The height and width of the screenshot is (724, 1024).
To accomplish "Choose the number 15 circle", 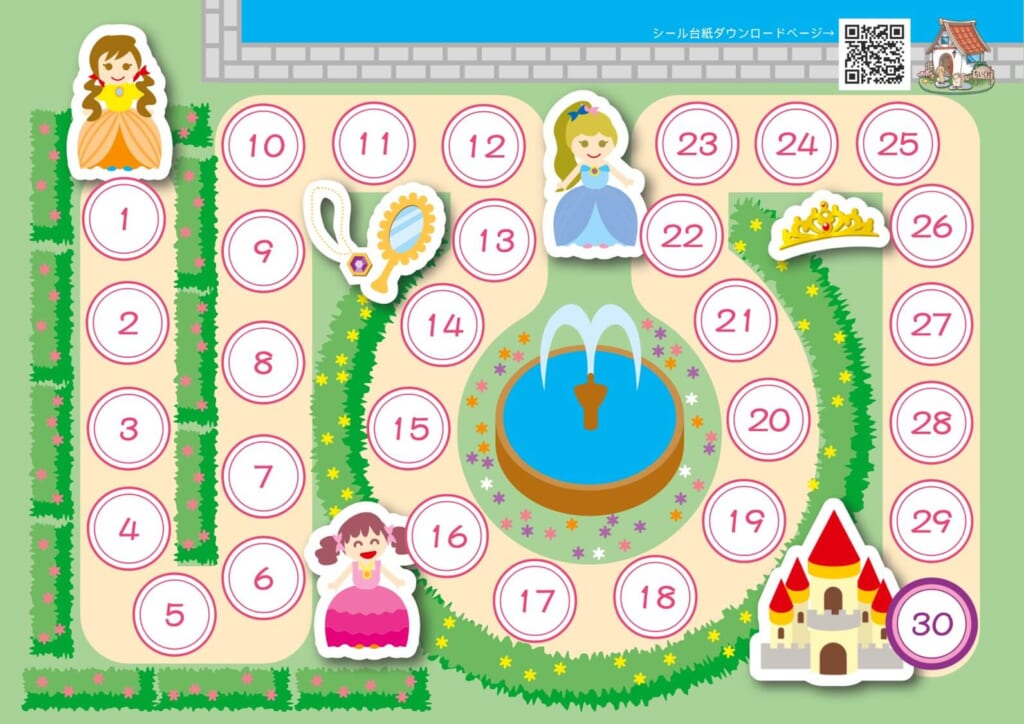I will point(409,428).
